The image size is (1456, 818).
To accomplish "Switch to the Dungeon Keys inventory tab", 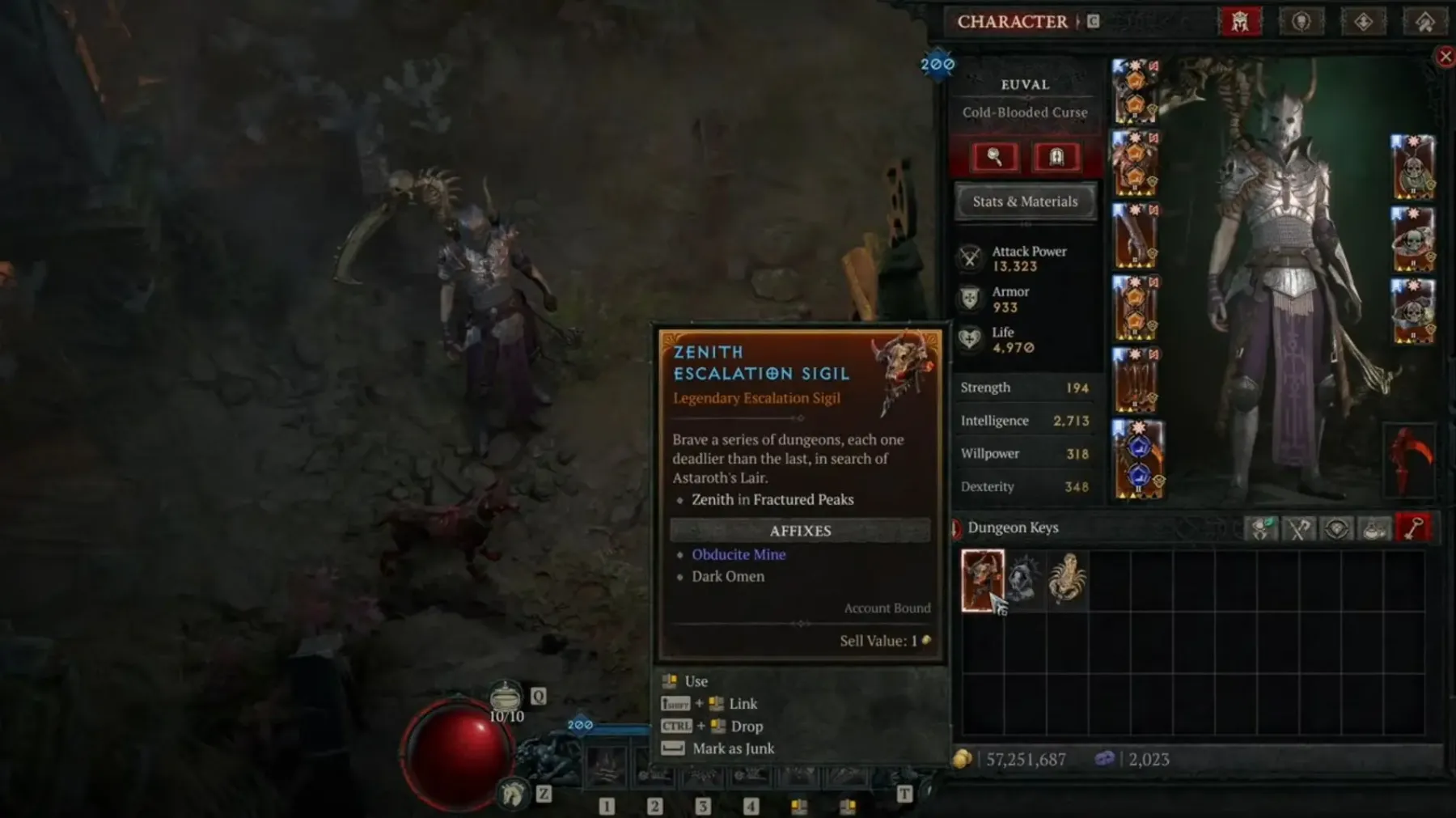I will [x=1413, y=529].
